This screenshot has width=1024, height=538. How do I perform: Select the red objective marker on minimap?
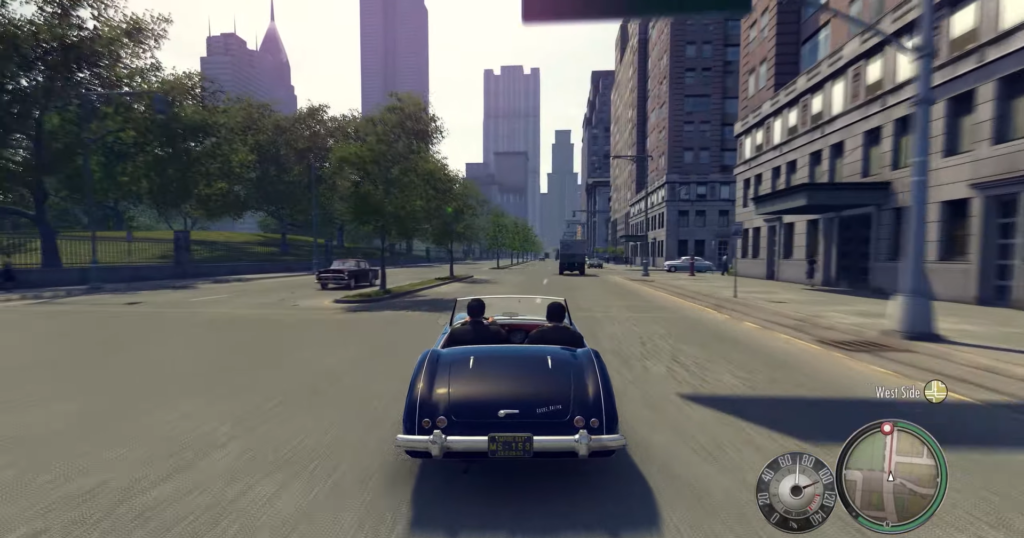point(886,428)
